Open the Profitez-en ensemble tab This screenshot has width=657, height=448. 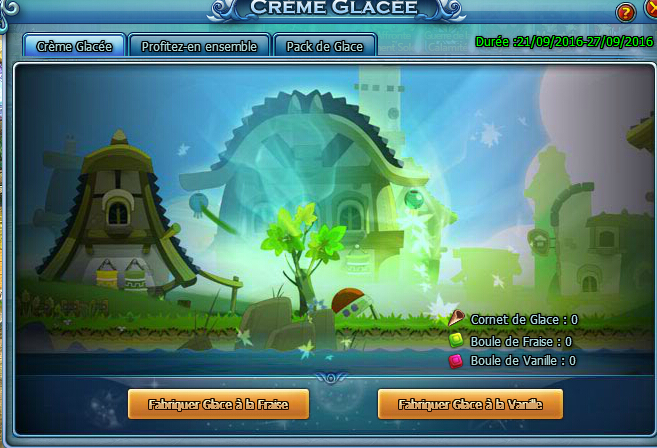(200, 46)
